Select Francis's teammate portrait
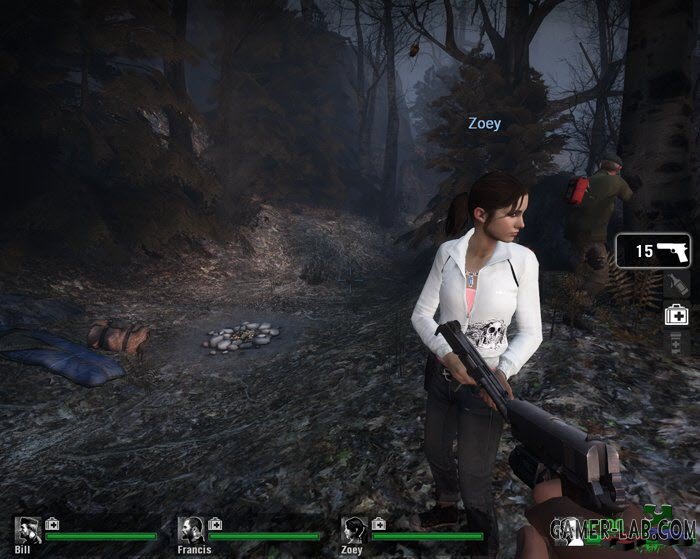This screenshot has width=700, height=559. point(191,530)
